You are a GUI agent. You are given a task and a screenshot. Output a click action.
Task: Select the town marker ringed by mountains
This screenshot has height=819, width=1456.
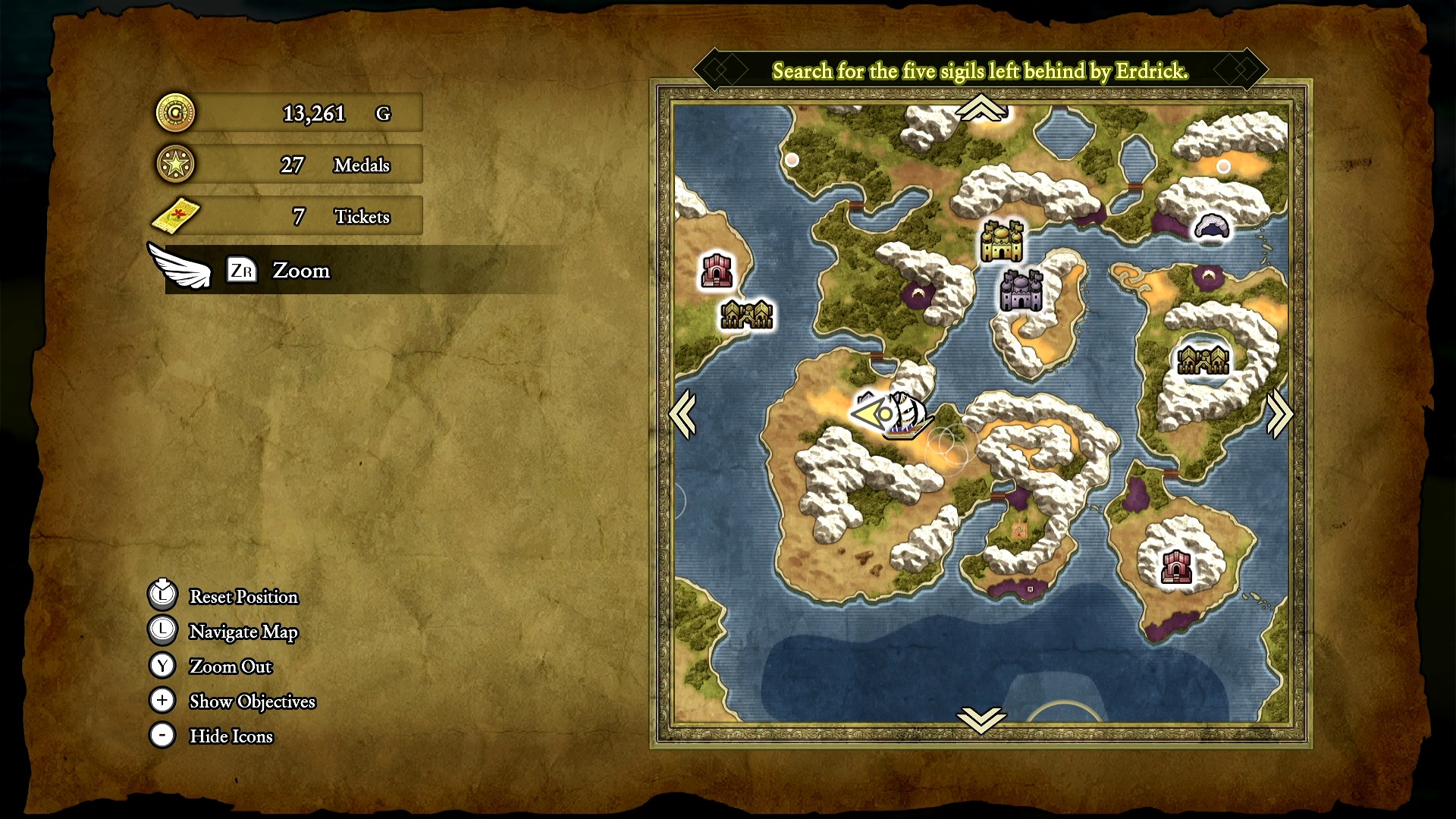[1203, 359]
